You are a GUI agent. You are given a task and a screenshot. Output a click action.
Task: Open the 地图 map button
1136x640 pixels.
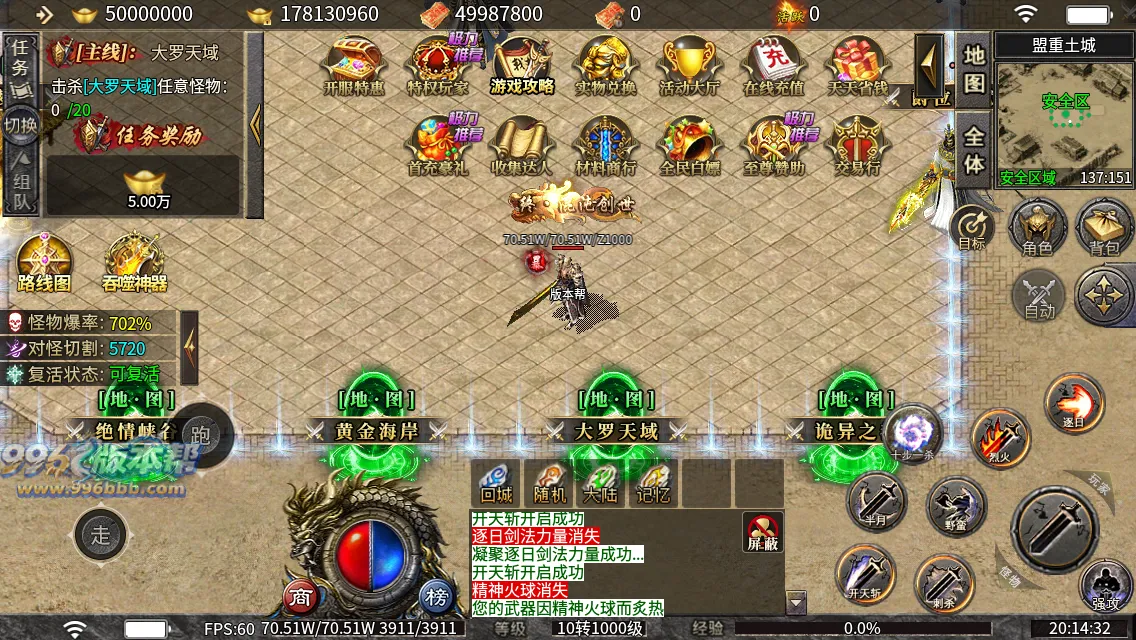[x=974, y=68]
